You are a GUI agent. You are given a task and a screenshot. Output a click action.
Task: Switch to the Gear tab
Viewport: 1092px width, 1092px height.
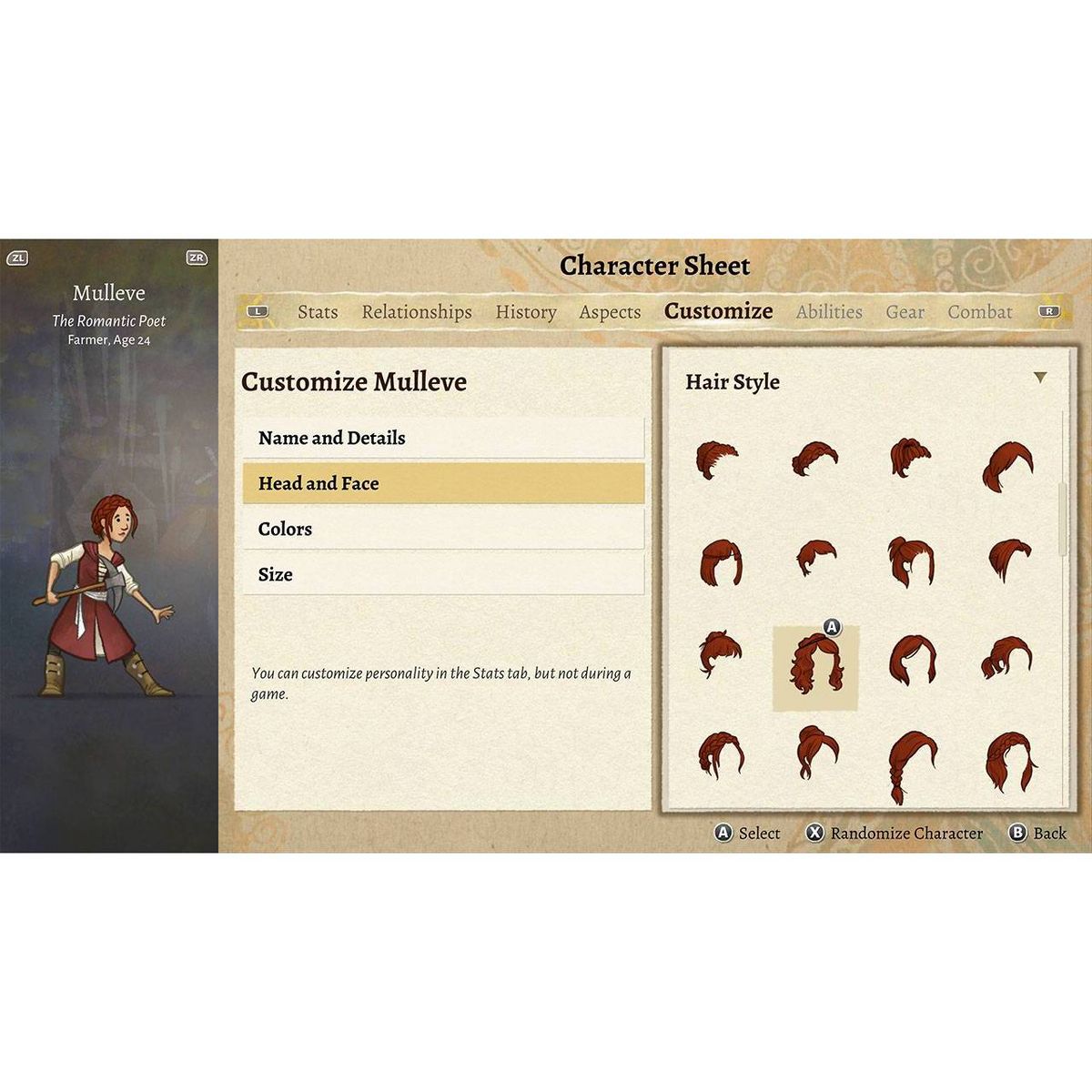905,311
